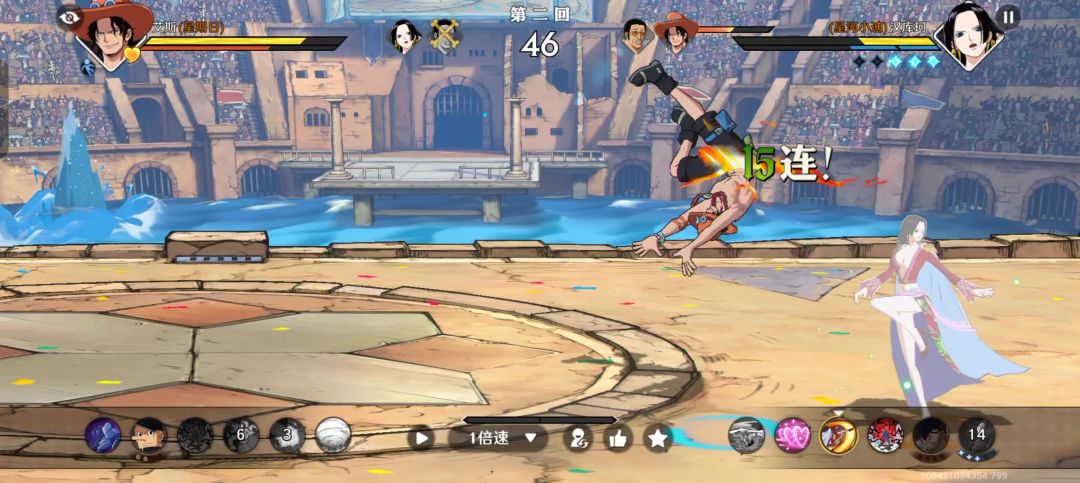Give a thumbs-up like to the replay
The image size is (1080, 483).
click(x=618, y=437)
